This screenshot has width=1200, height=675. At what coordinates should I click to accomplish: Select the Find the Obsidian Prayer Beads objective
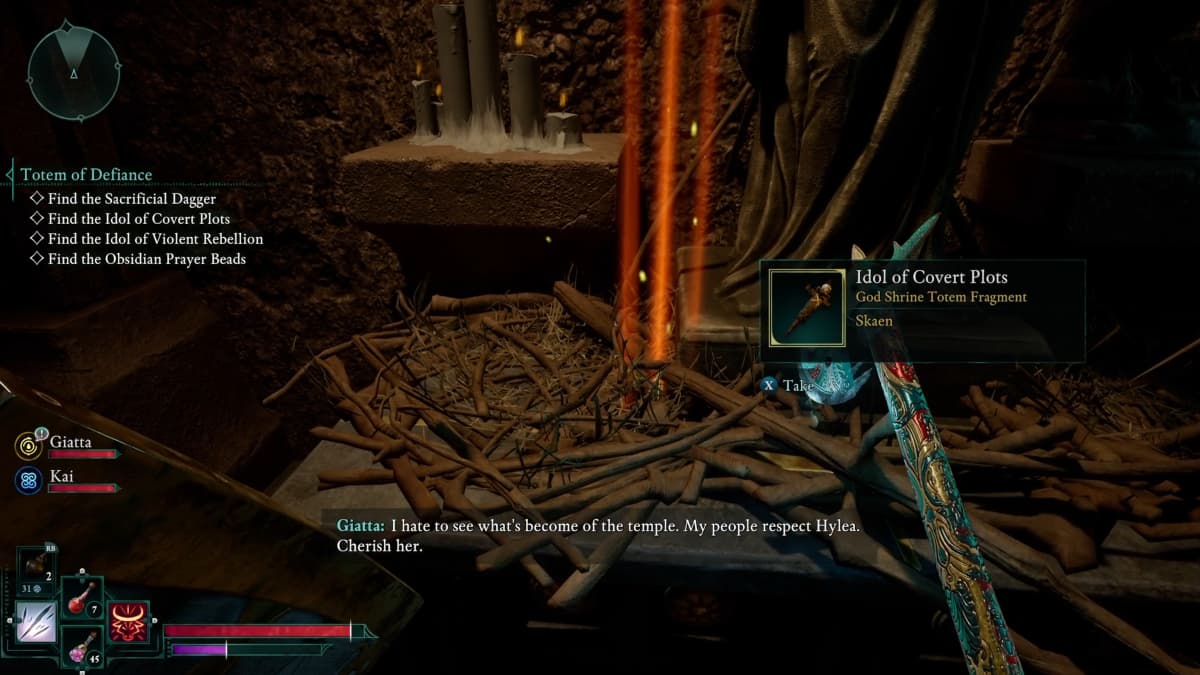point(146,259)
